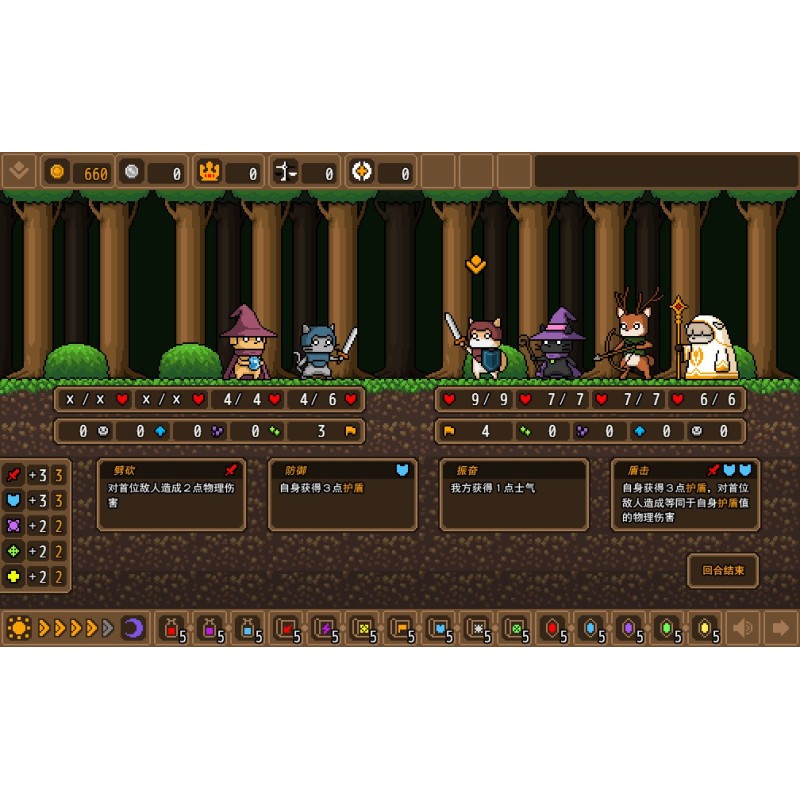Click the 回合结束 end turn button
800x800 pixels.
click(x=722, y=571)
